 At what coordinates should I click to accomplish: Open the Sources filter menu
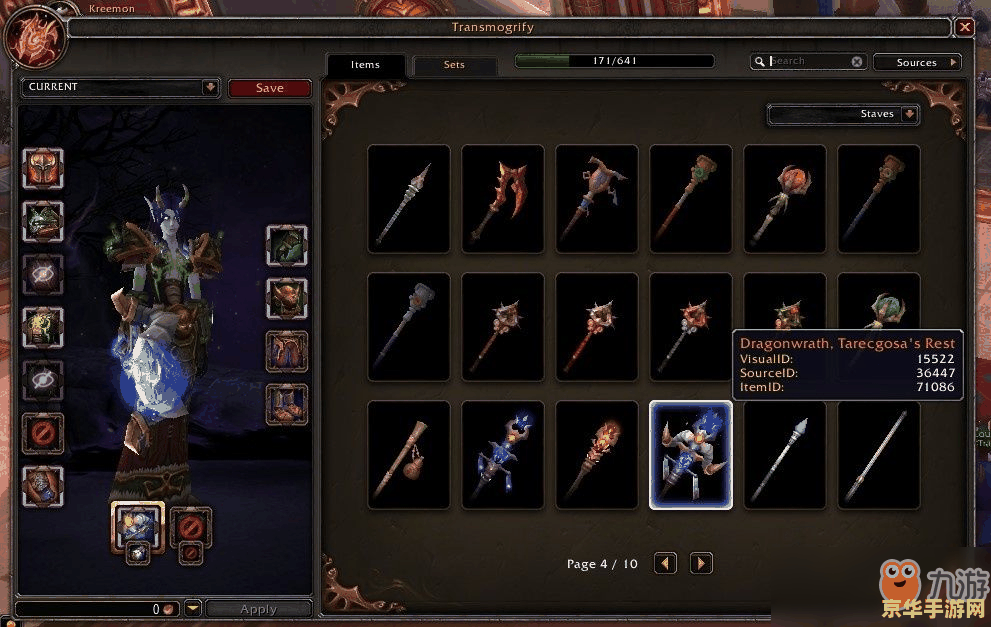917,62
